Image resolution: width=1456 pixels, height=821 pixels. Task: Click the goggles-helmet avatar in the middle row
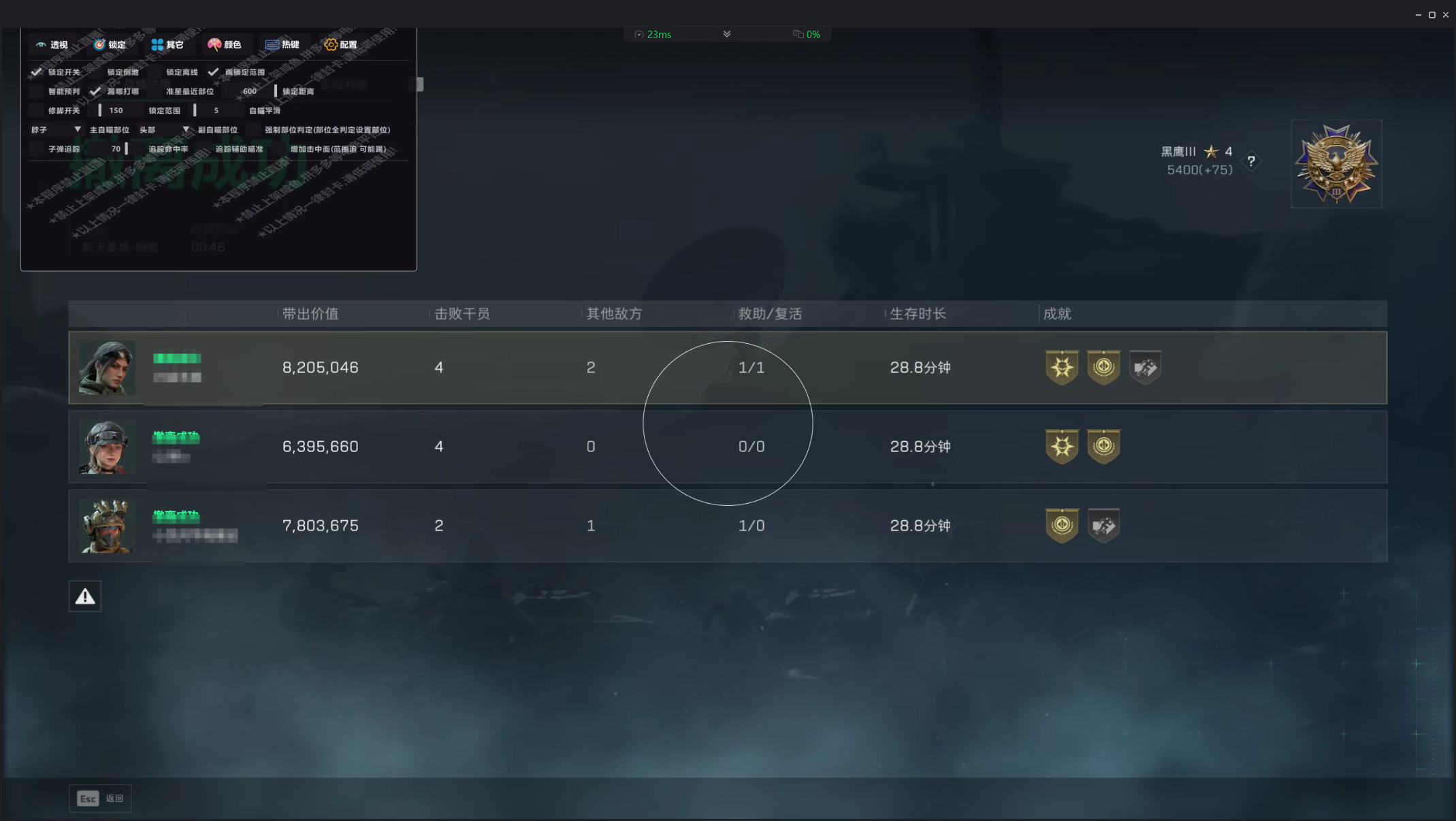107,447
